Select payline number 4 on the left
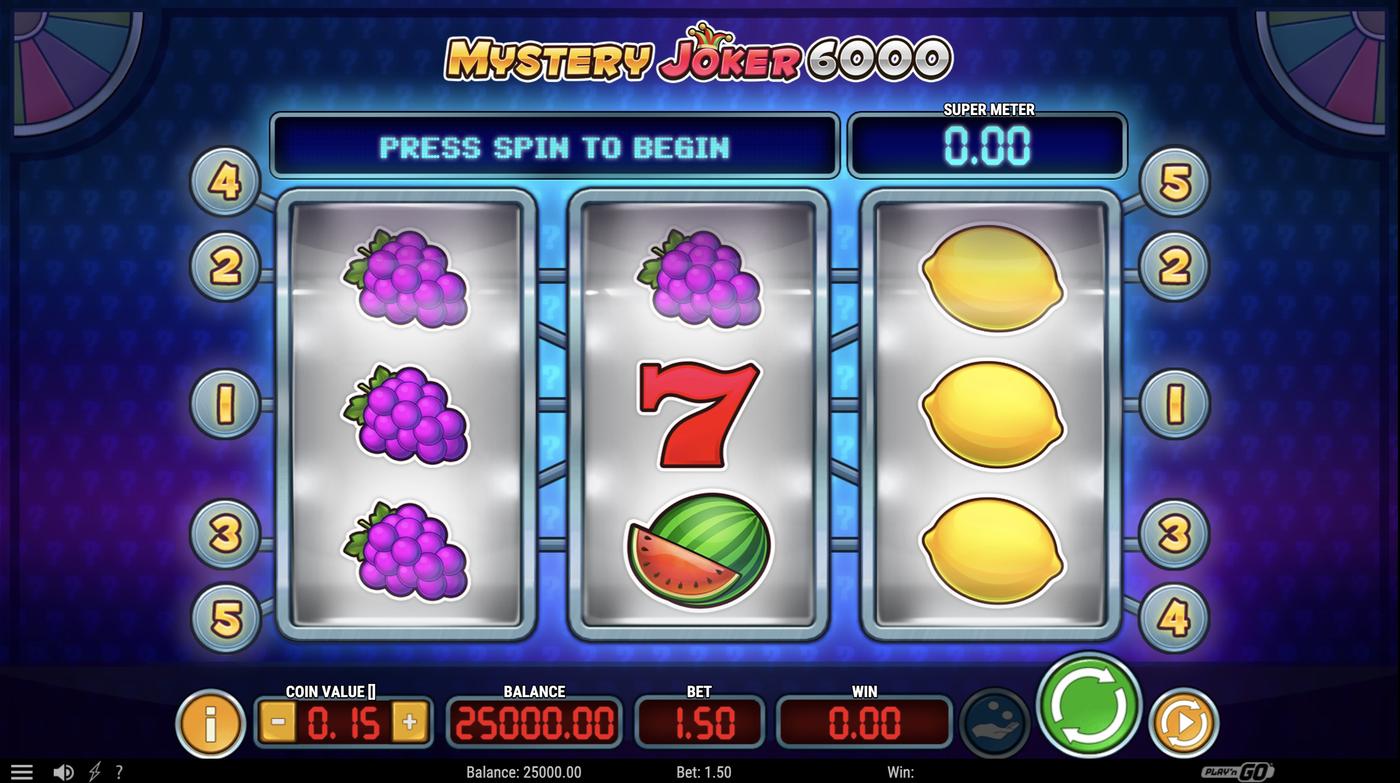 point(224,184)
